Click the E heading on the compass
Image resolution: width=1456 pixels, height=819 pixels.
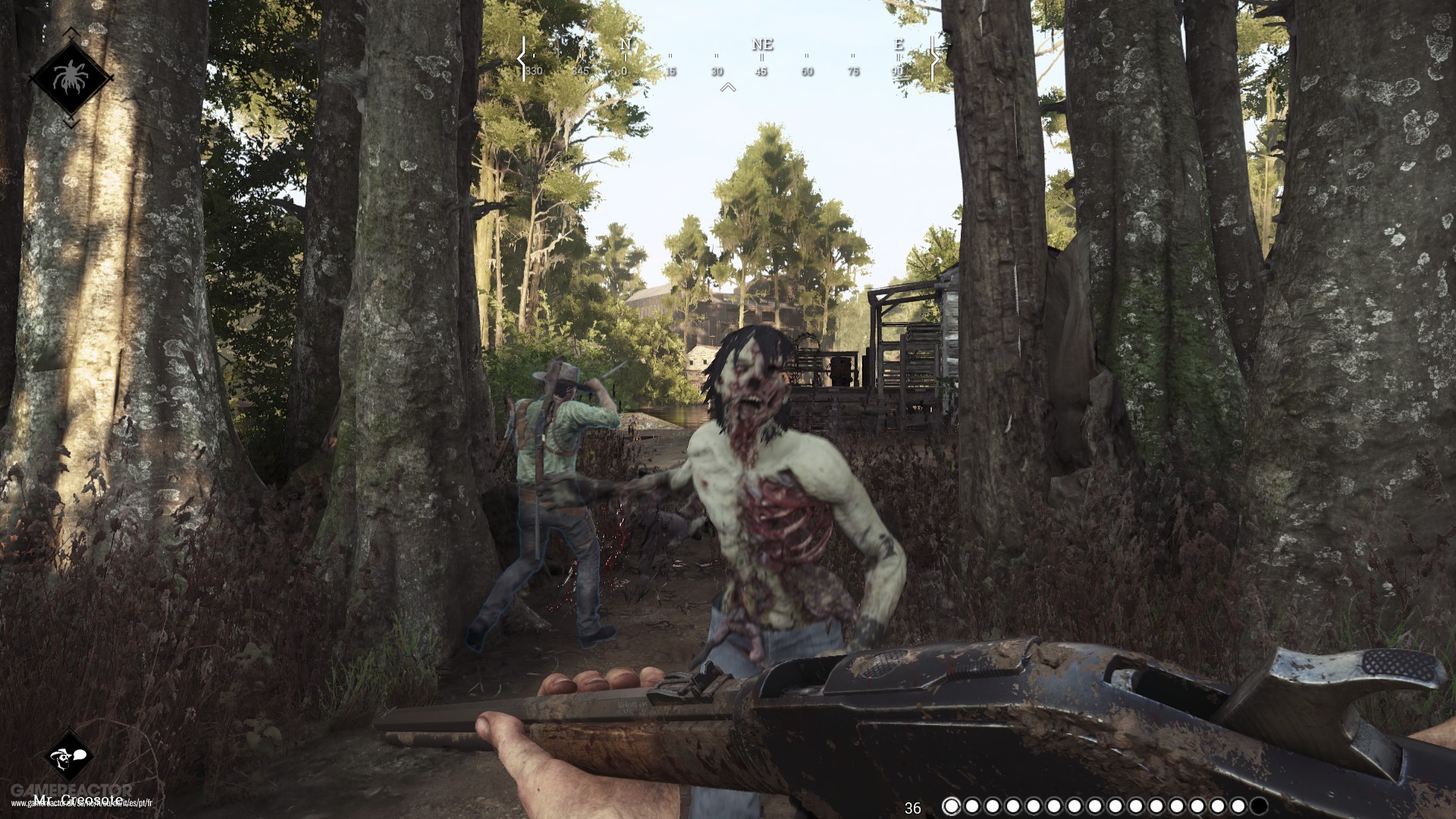tap(898, 45)
